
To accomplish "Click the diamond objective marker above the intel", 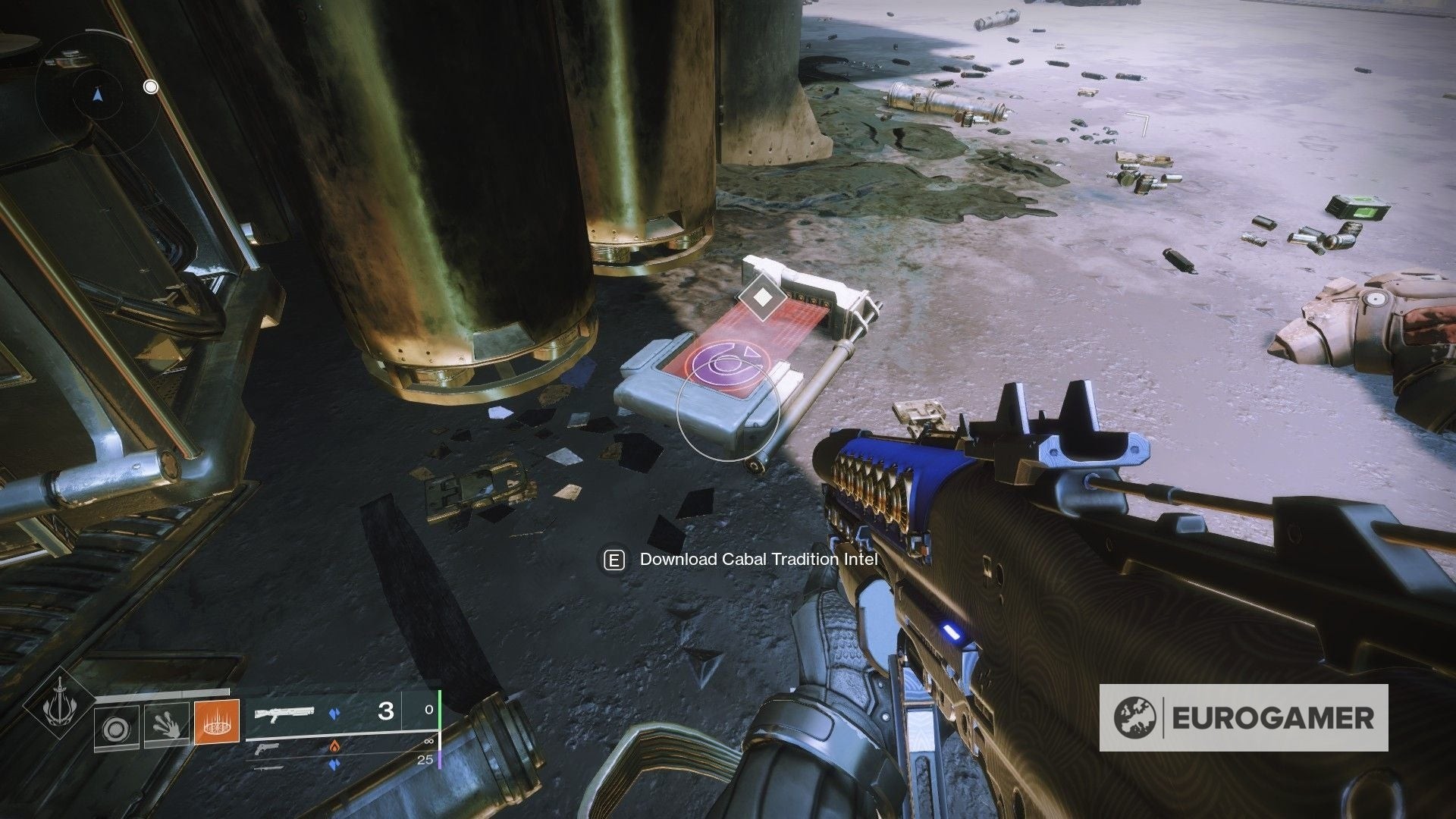I will [761, 297].
